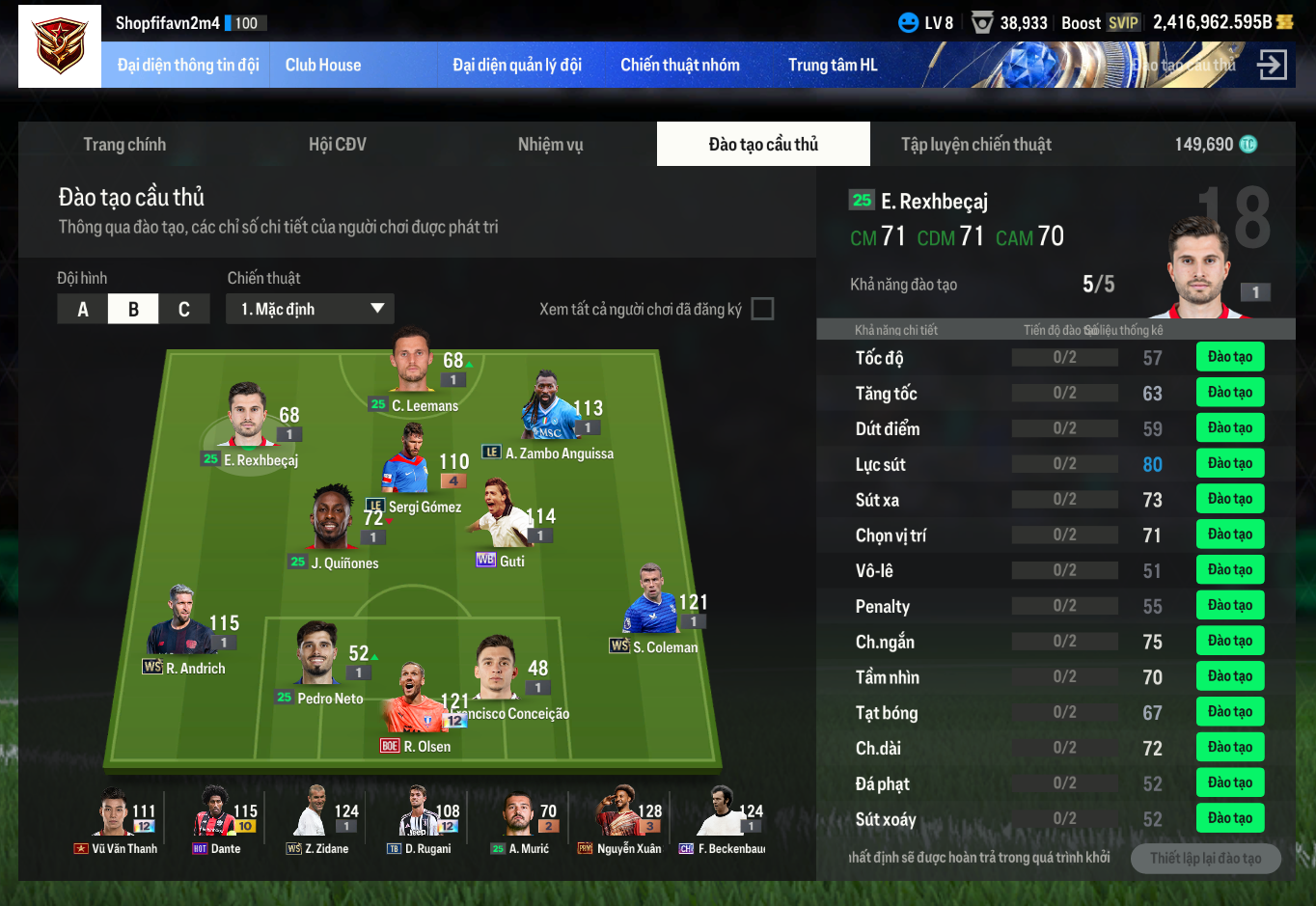Train the Tốc độ stat
Image resolution: width=1316 pixels, height=906 pixels.
1229,357
